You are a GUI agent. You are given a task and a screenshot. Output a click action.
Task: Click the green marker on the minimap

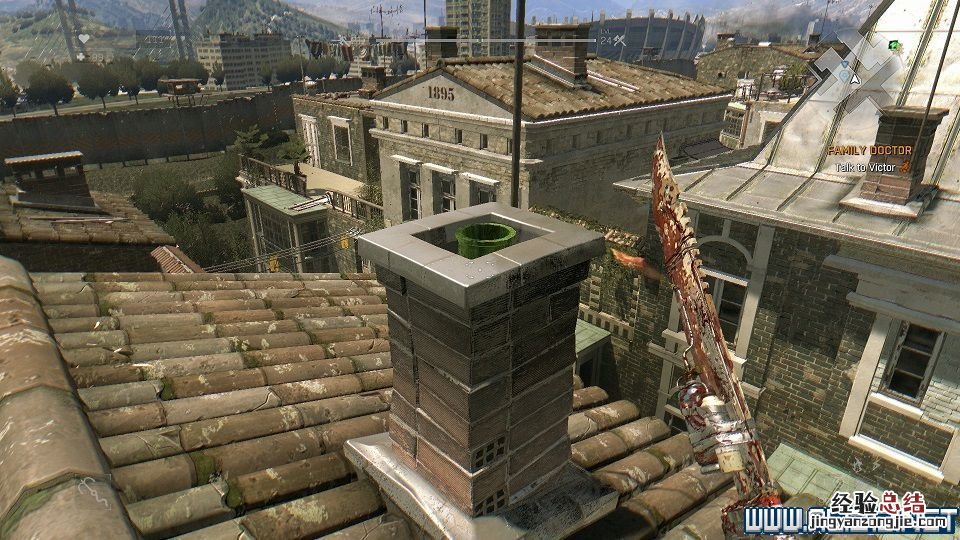[893, 45]
